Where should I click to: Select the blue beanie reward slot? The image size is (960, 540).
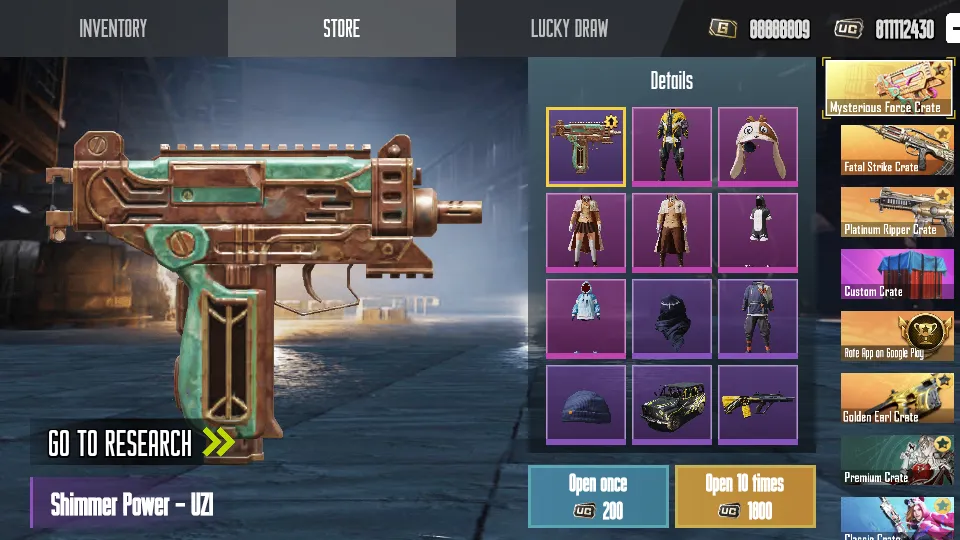click(x=586, y=404)
